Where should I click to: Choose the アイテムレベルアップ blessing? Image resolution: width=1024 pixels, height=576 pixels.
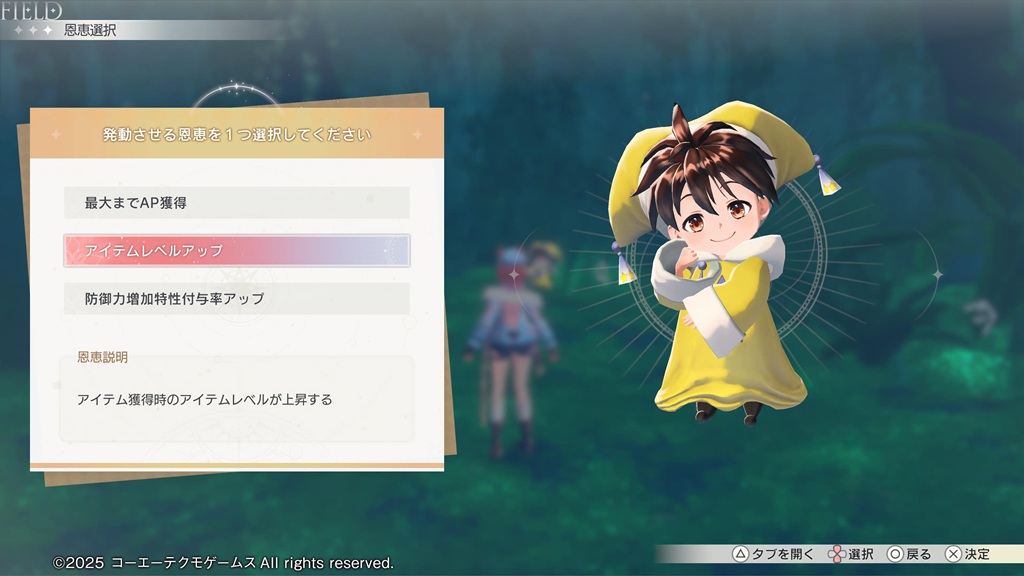[237, 250]
